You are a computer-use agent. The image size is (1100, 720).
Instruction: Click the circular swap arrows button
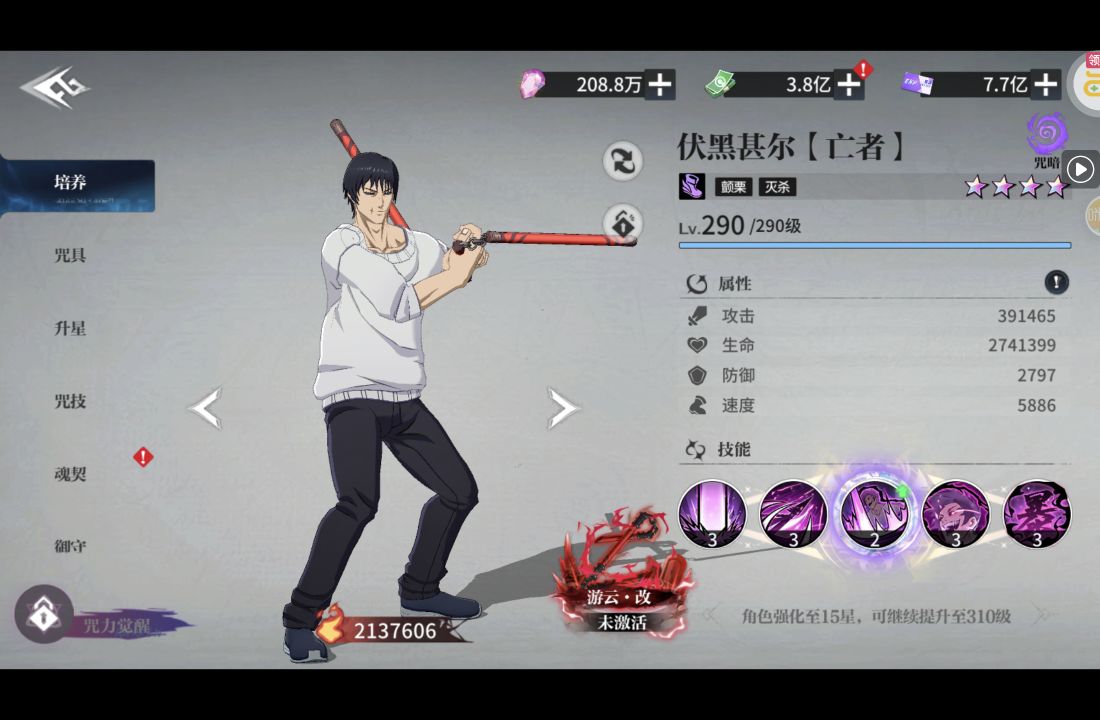pos(622,161)
